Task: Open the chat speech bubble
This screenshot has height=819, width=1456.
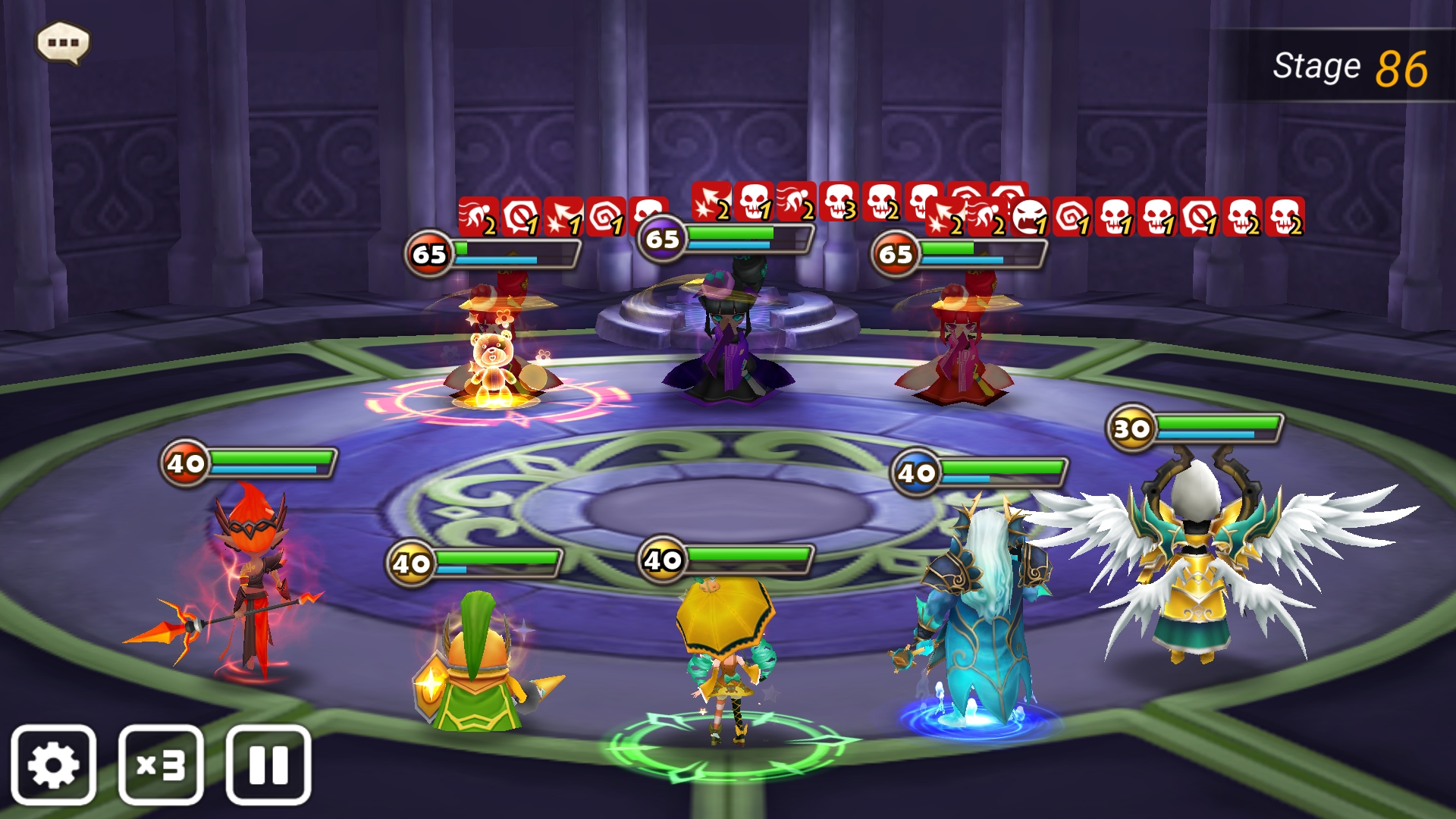Action: pos(63,42)
